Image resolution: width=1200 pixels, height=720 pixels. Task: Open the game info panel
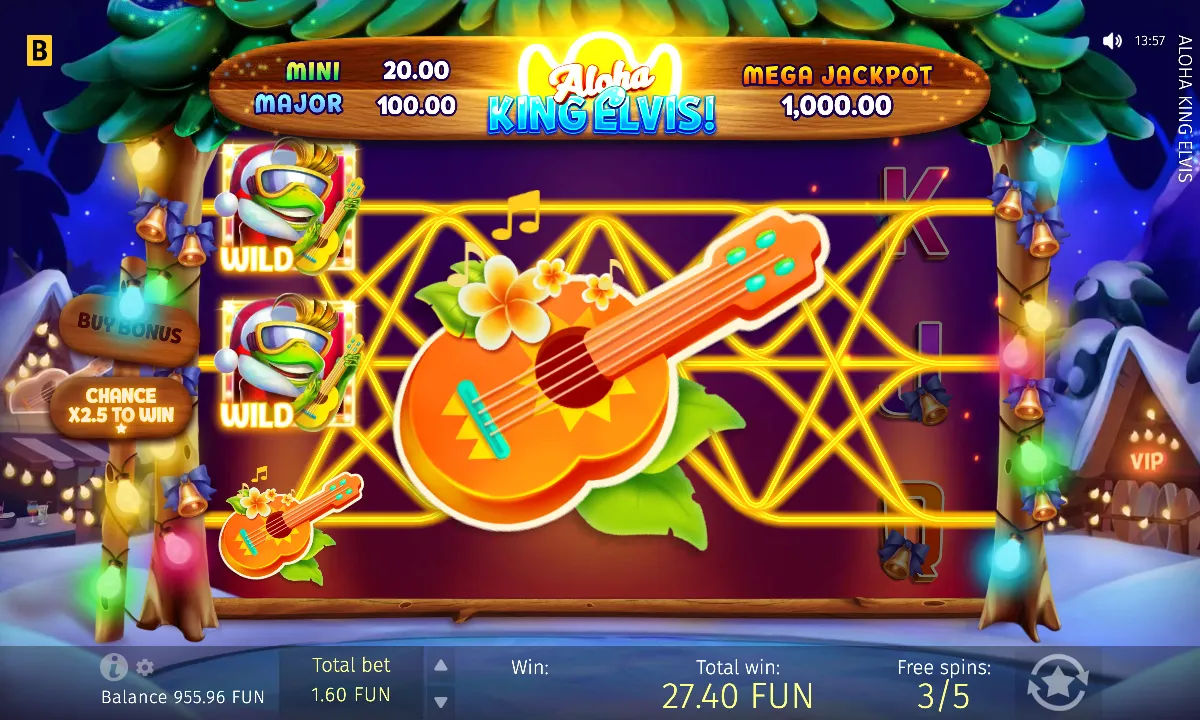pyautogui.click(x=113, y=667)
